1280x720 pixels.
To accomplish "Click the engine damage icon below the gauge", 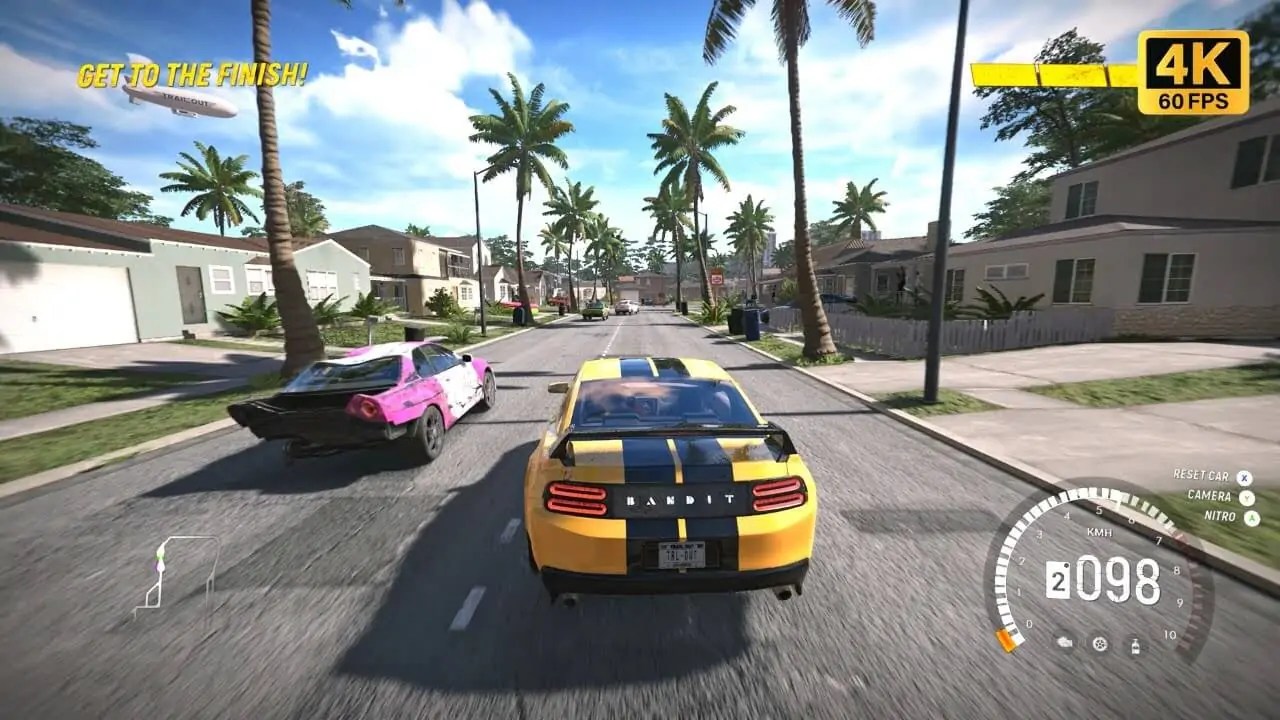I will click(x=1064, y=644).
